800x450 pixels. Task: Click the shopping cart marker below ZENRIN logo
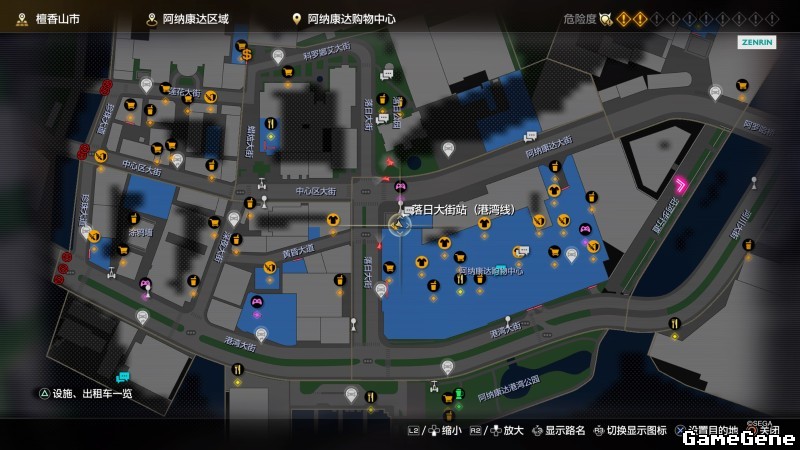click(742, 86)
